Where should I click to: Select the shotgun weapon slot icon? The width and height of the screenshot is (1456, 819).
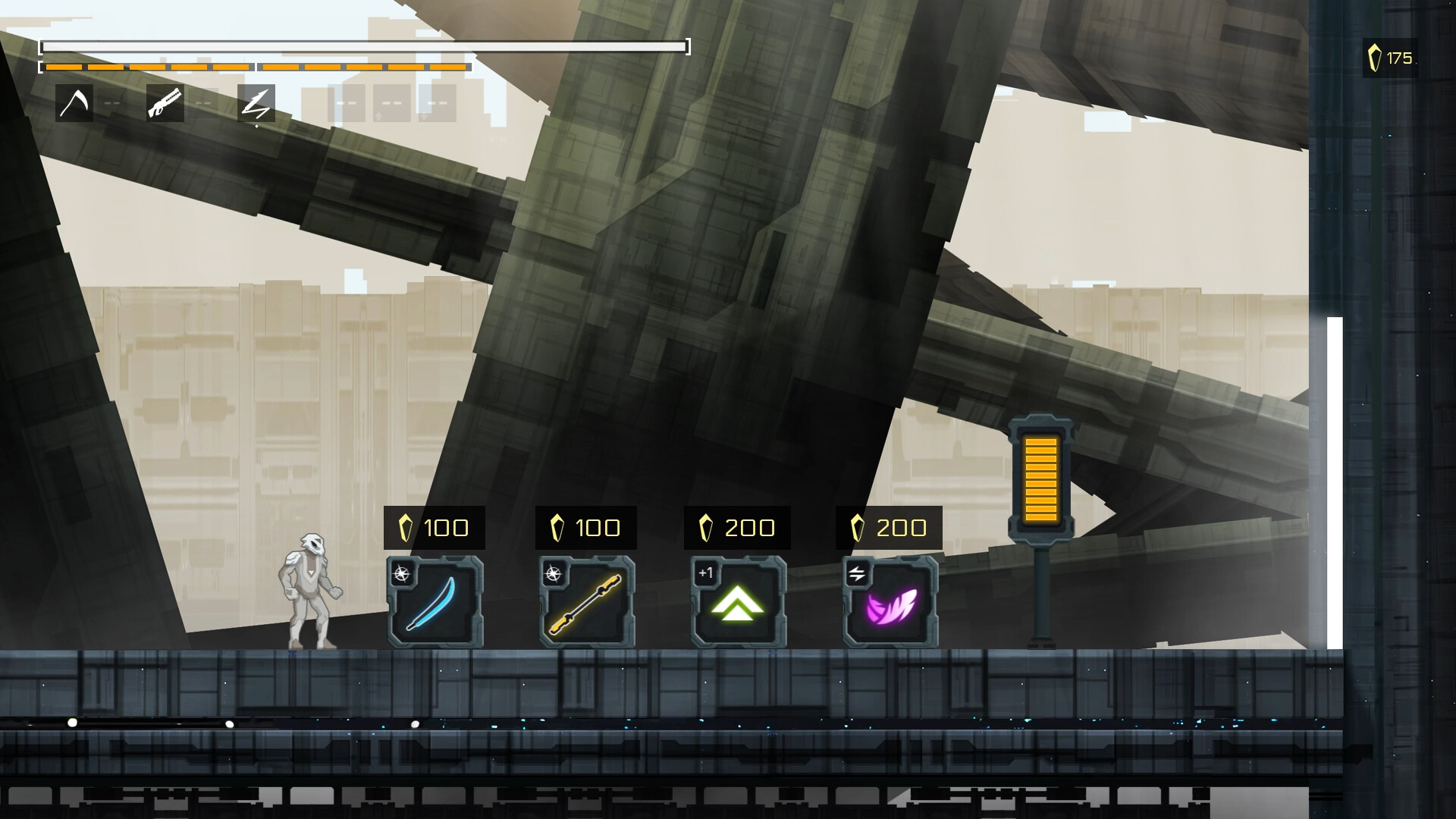(164, 104)
